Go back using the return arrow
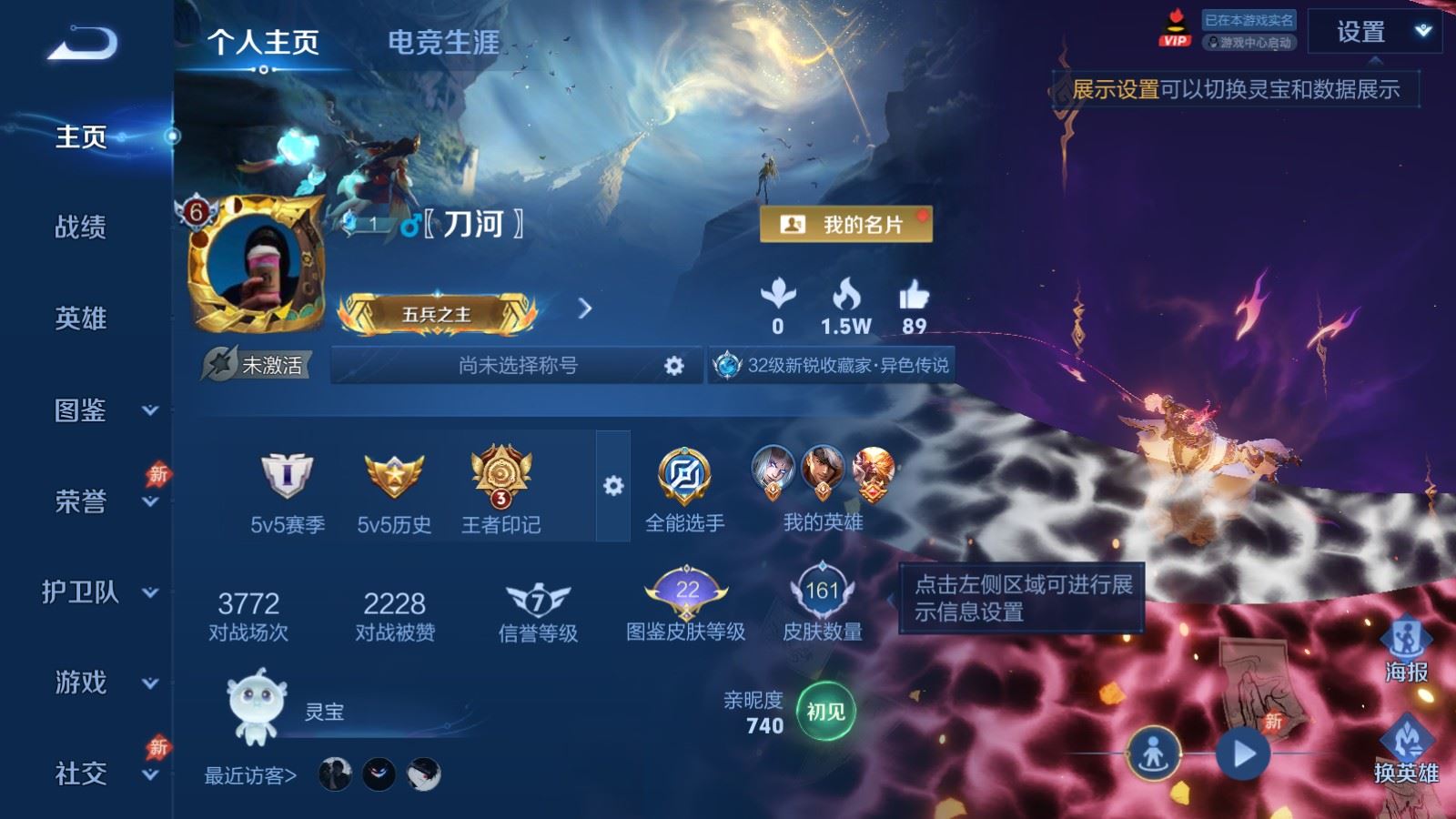The width and height of the screenshot is (1456, 819). coord(83,43)
